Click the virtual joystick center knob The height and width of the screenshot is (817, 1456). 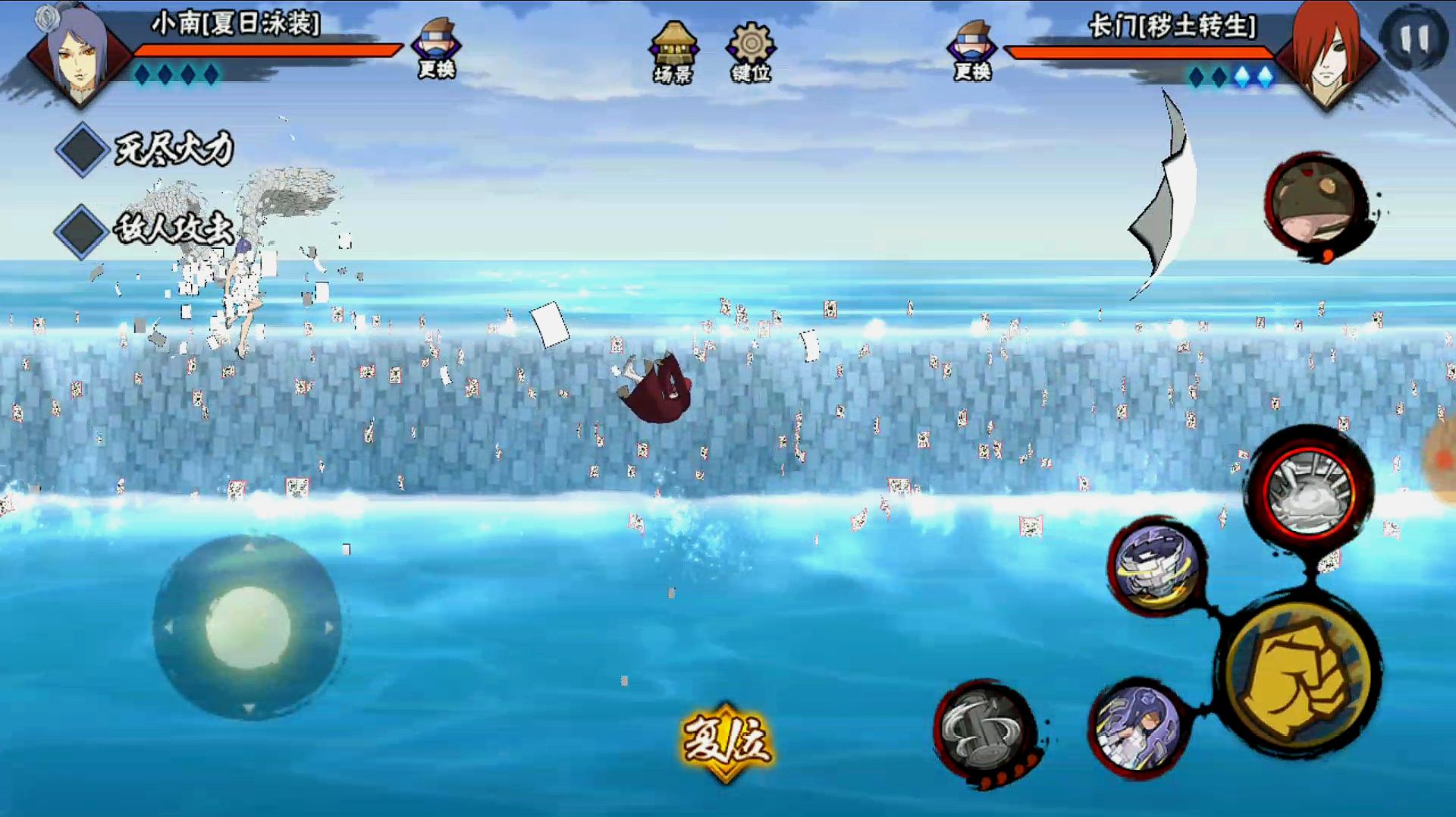click(248, 627)
